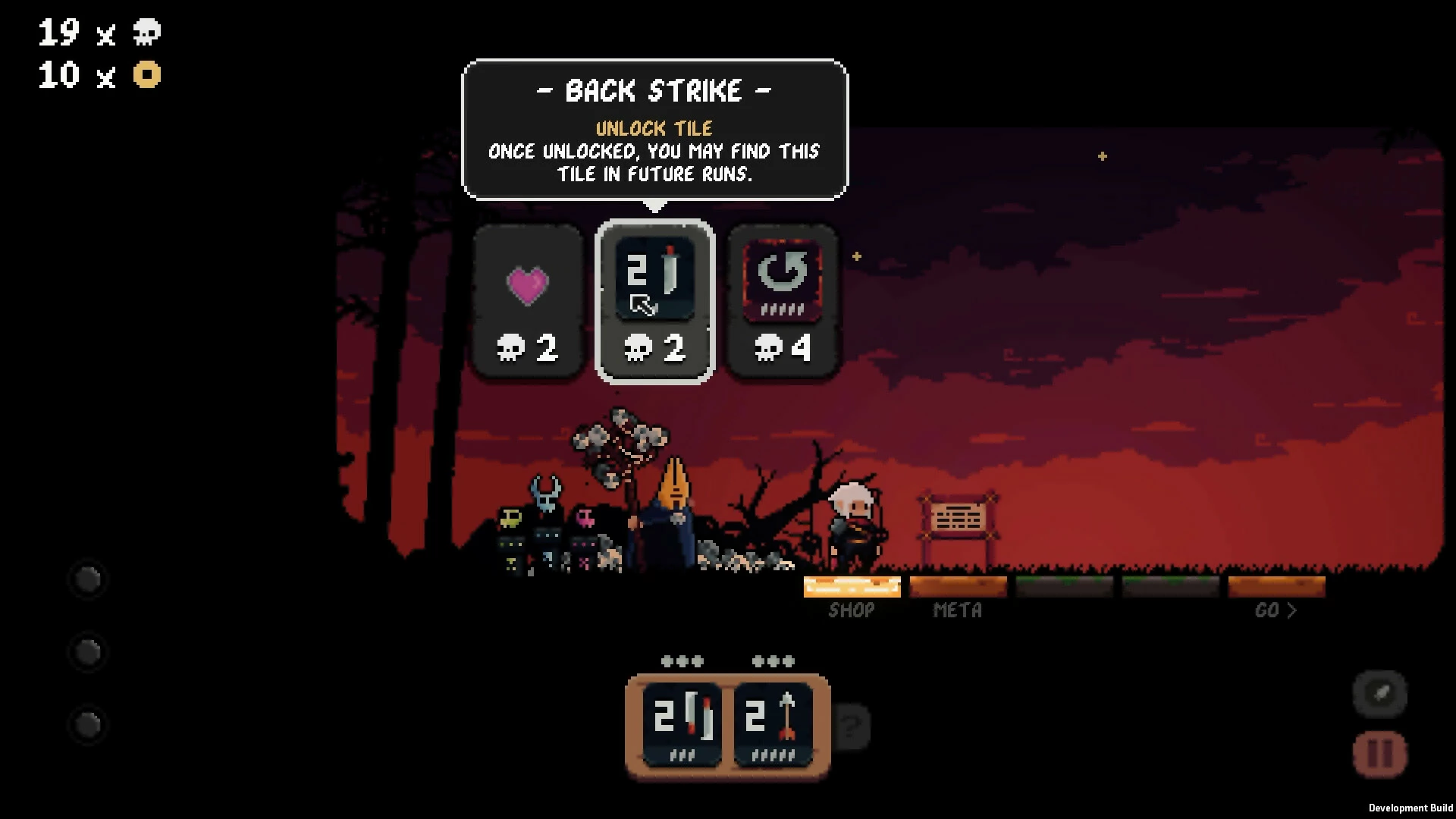Select the sword attack tile in the tray
This screenshot has height=819, width=1456.
tap(682, 723)
